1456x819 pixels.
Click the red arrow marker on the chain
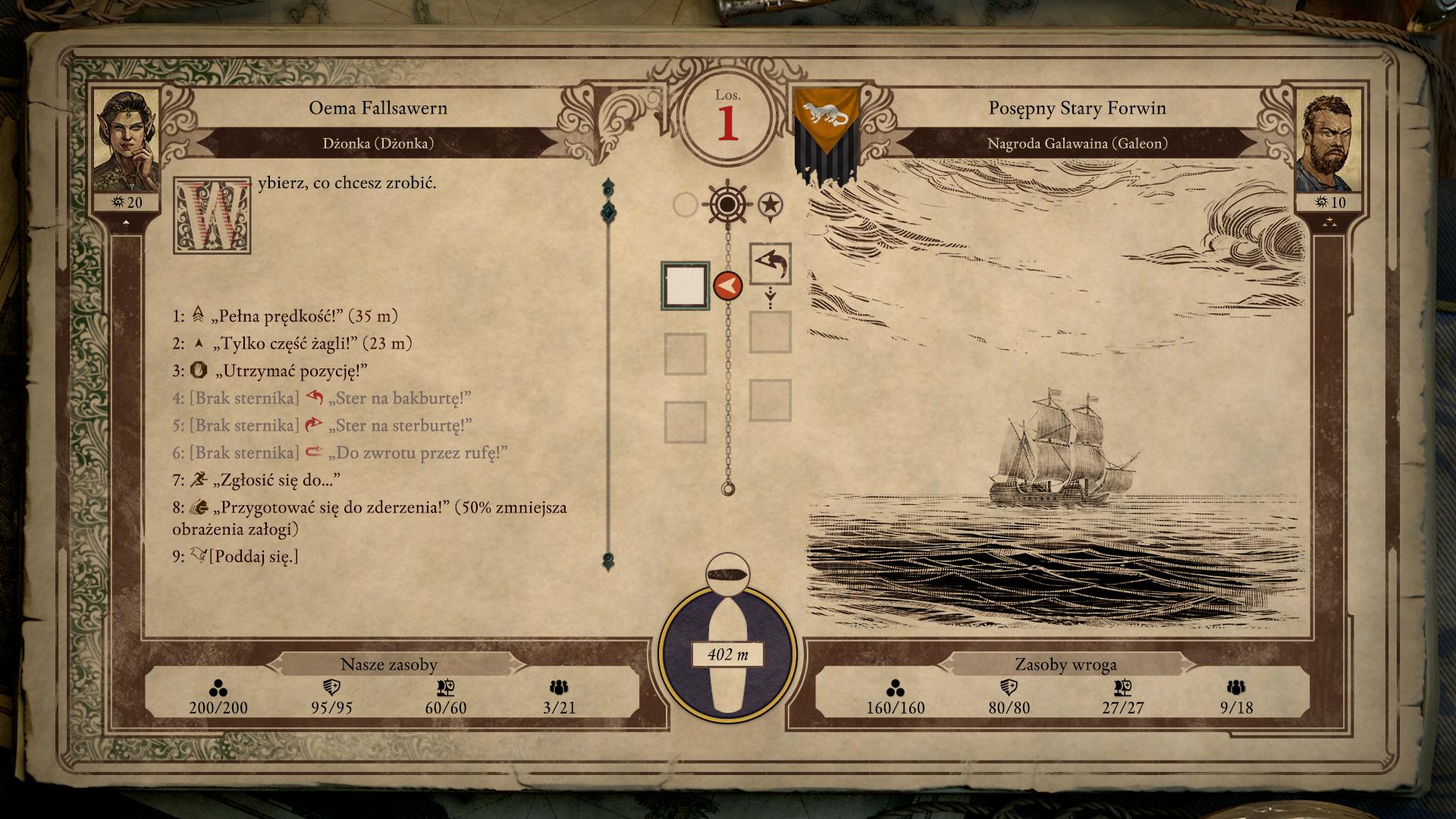point(727,286)
